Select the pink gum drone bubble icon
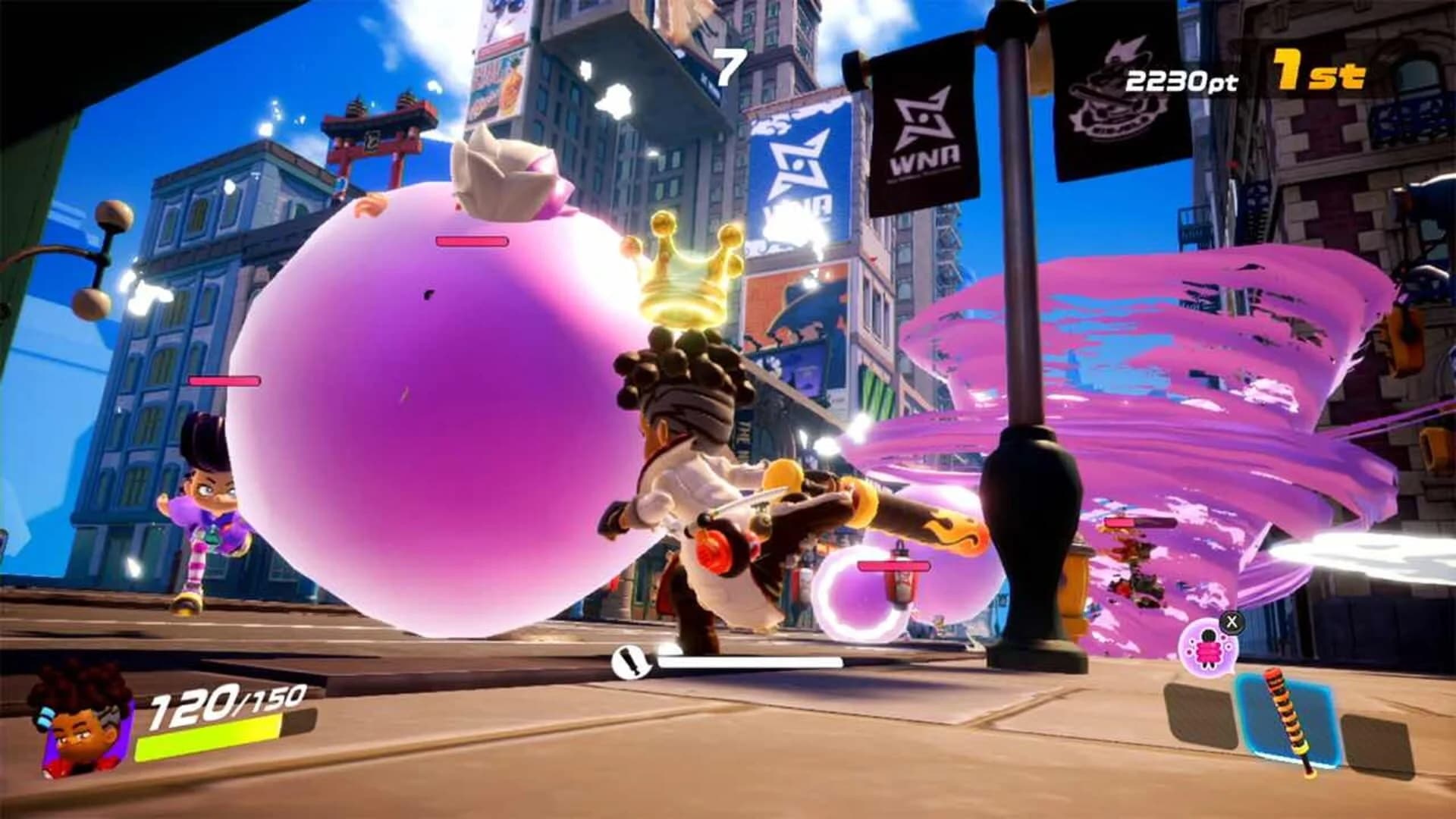1456x819 pixels. tap(1207, 649)
